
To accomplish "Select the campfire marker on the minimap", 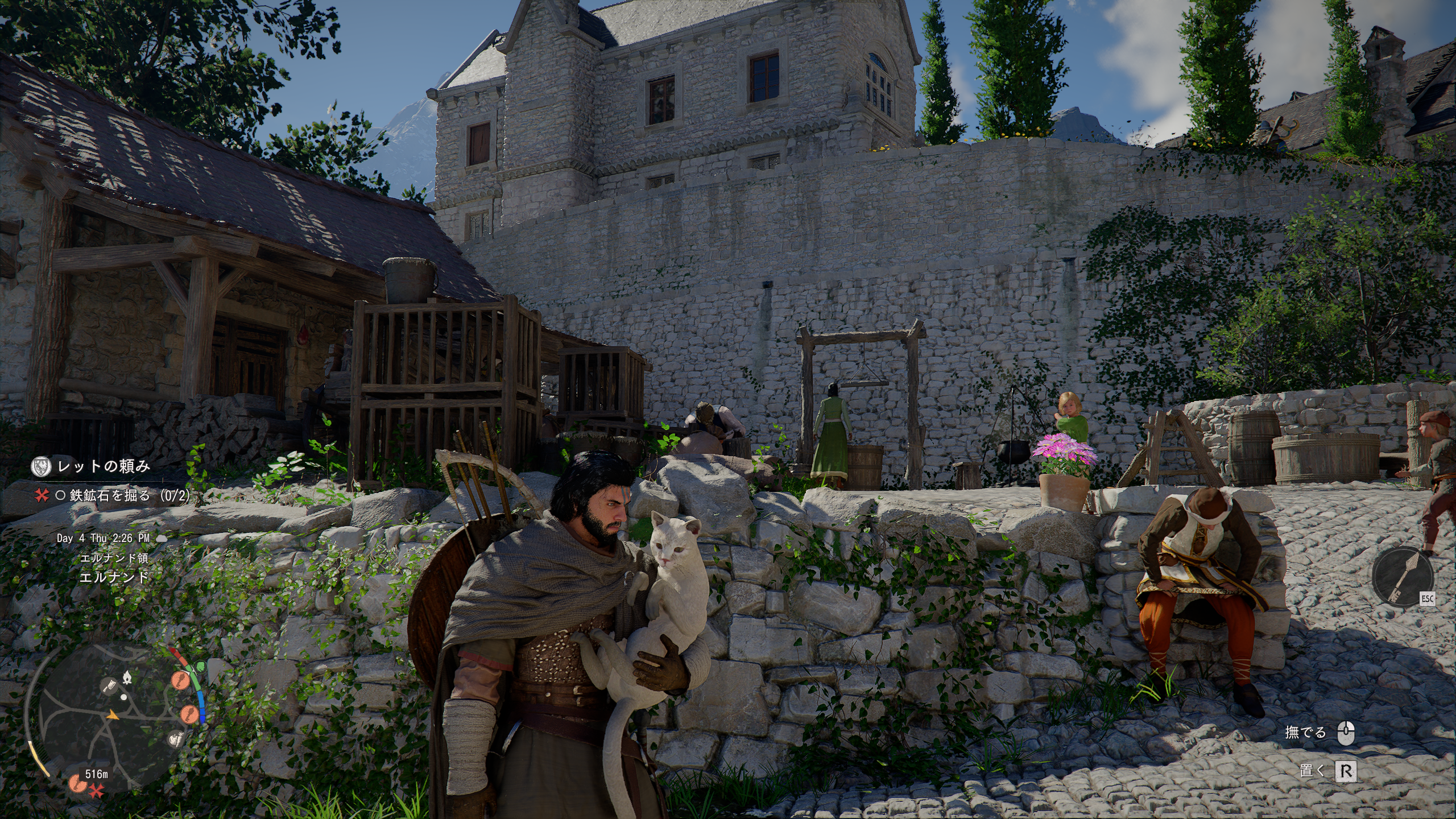I will point(127,677).
